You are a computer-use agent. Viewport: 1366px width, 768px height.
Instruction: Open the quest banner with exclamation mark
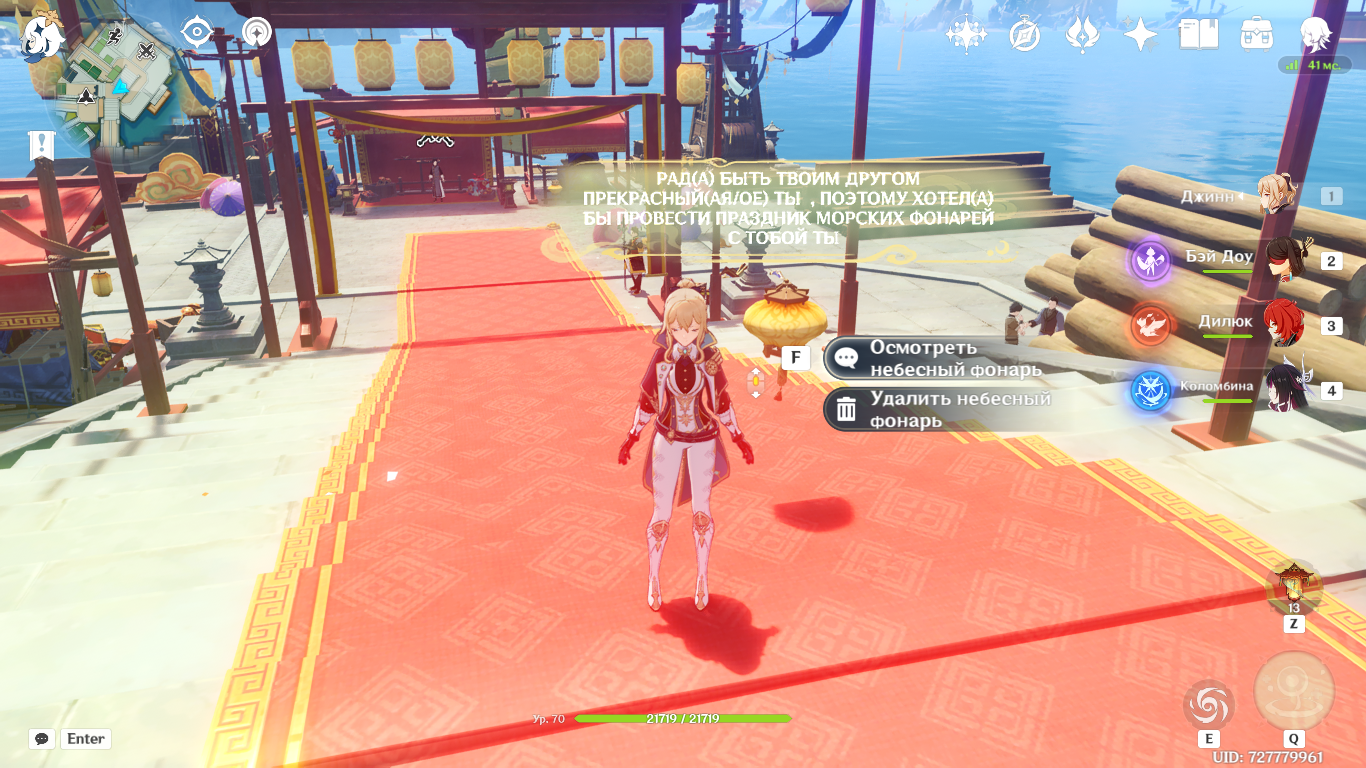pos(41,145)
